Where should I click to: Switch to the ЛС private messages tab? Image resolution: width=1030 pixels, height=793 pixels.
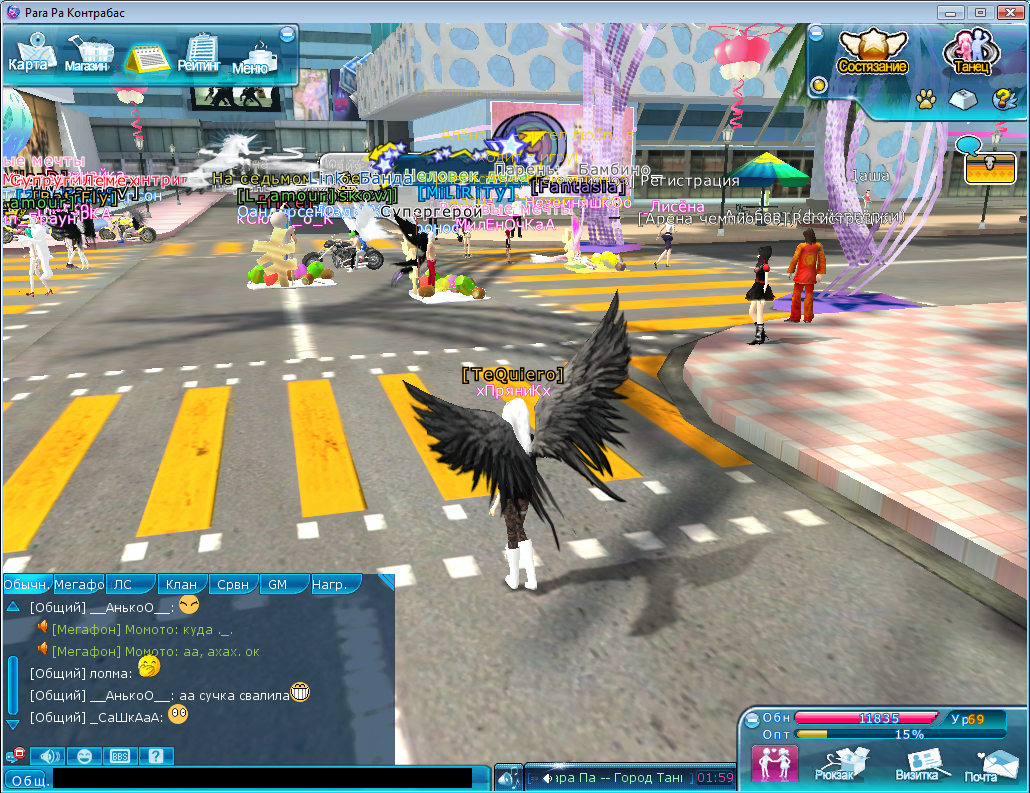click(123, 584)
